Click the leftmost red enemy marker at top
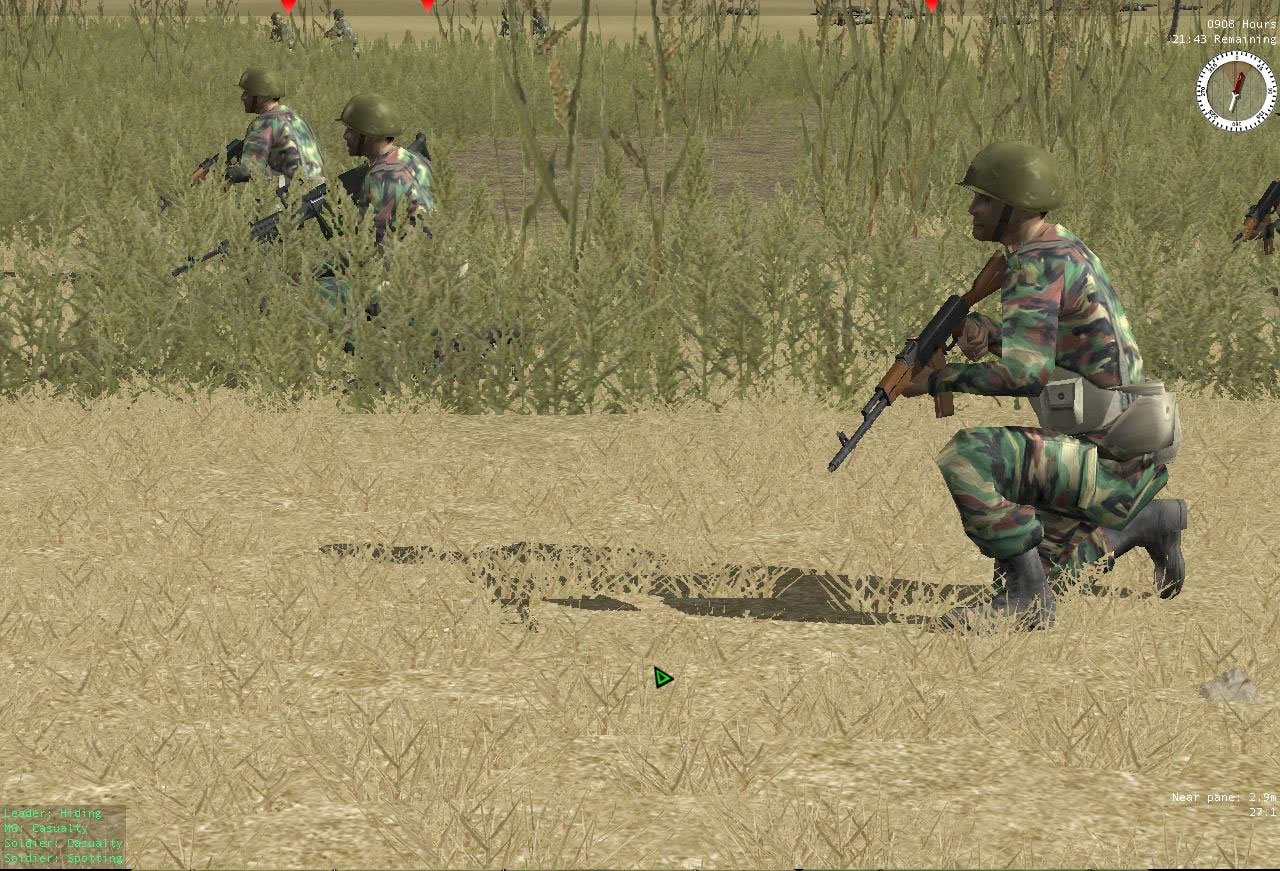1280x871 pixels. click(287, 5)
